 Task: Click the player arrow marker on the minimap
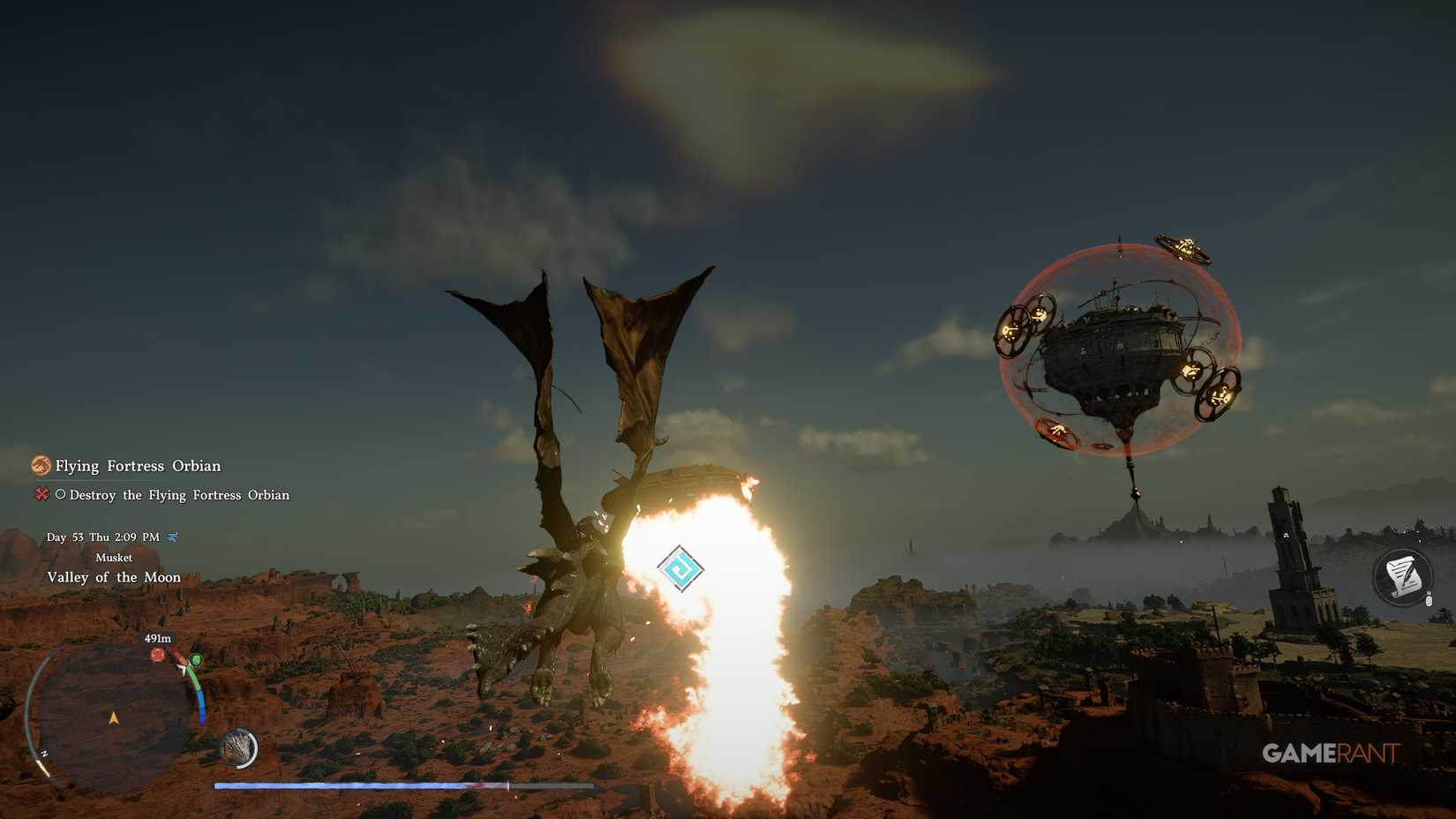point(114,717)
